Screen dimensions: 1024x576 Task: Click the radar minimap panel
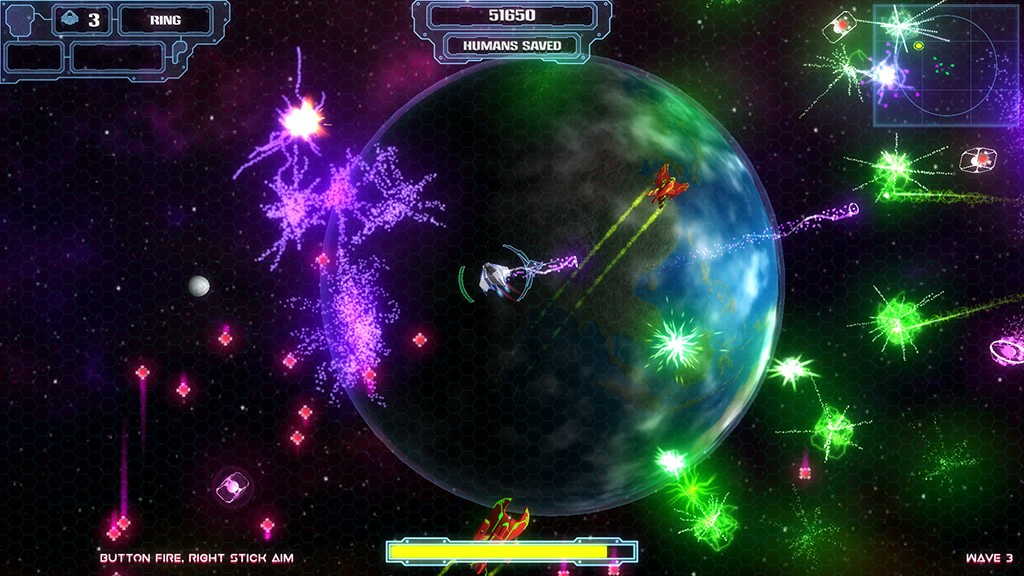pos(946,66)
